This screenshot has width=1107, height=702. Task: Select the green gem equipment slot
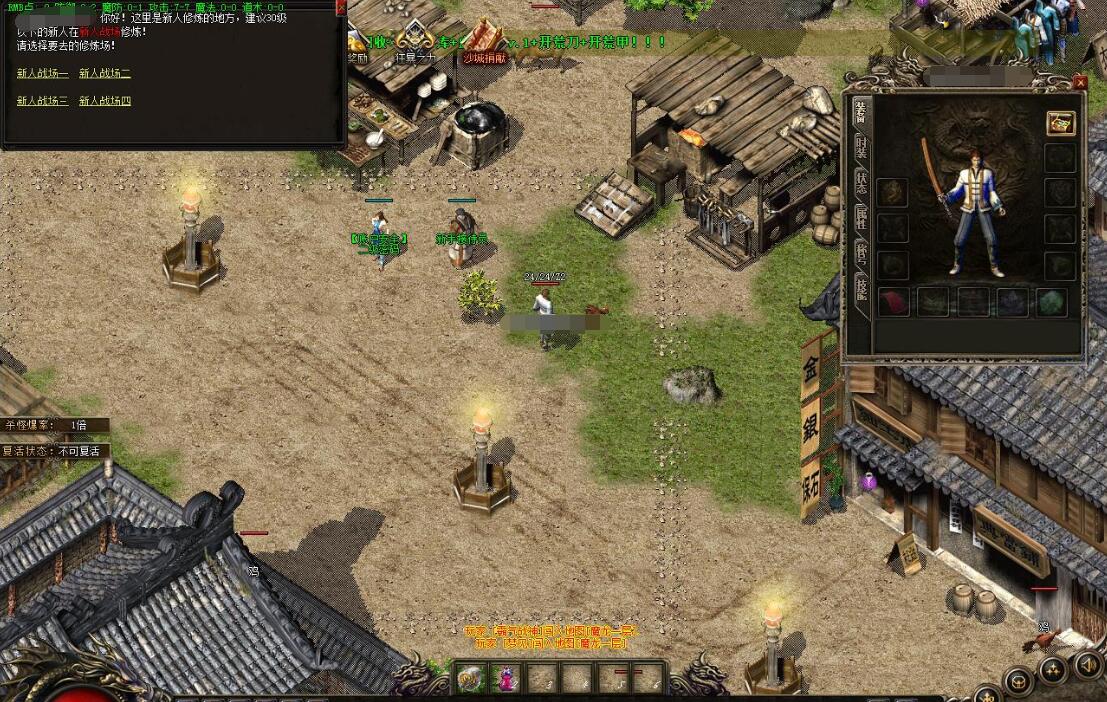coord(1050,302)
